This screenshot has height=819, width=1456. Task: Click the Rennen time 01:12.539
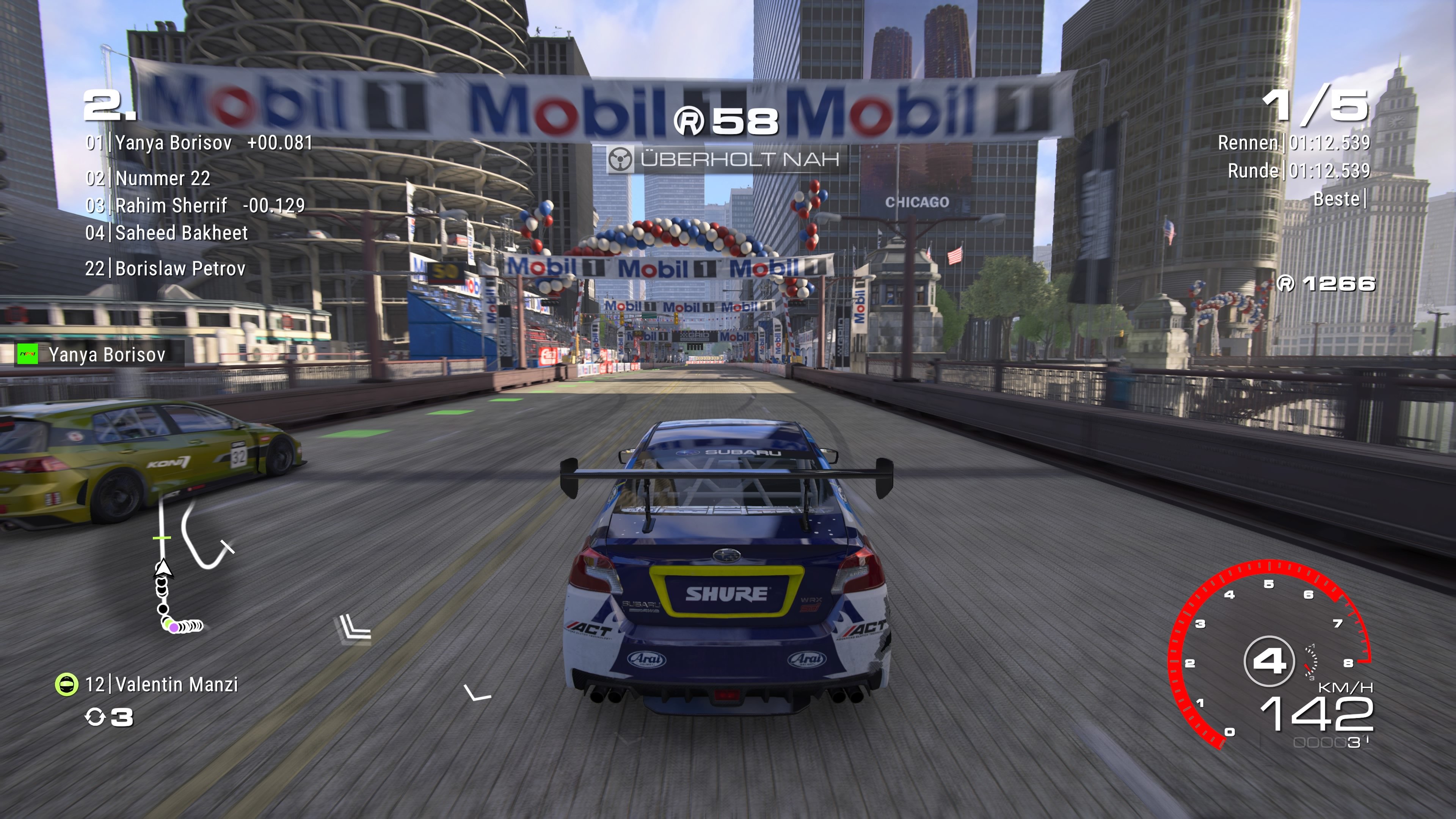tap(1331, 143)
